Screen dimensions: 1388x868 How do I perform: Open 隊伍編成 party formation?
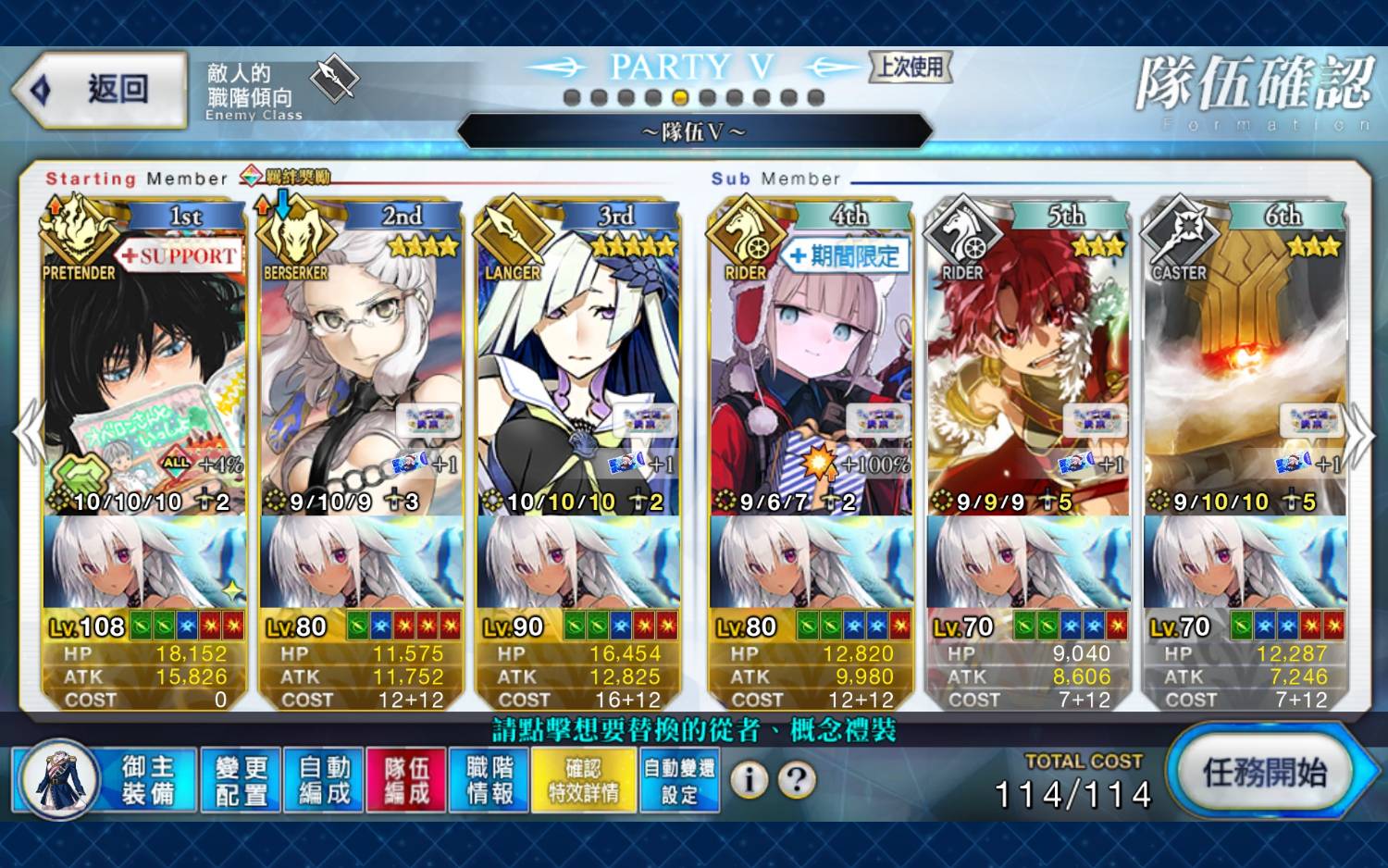tap(407, 780)
